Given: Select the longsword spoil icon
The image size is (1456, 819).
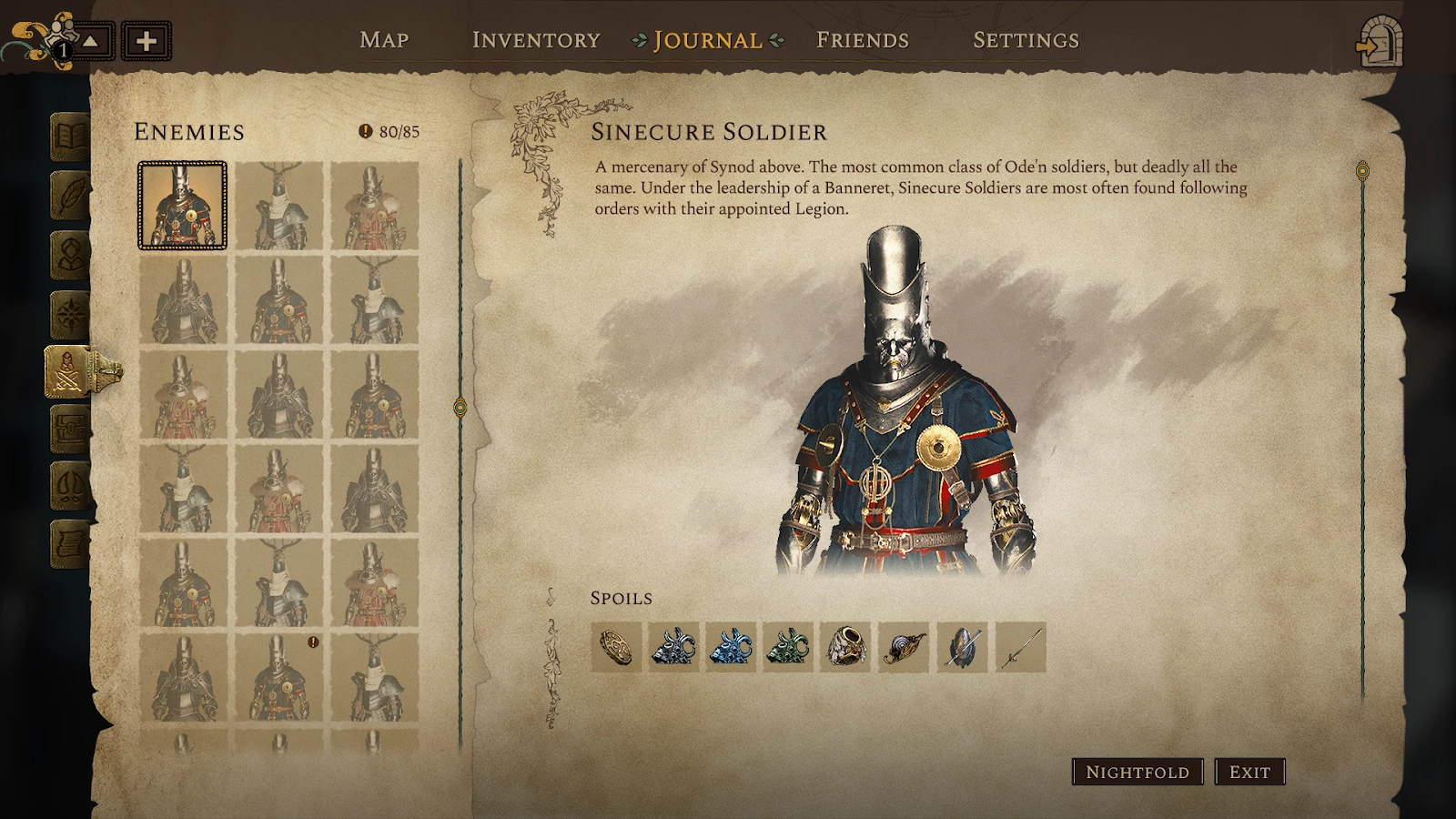Looking at the screenshot, I should coord(1020,647).
